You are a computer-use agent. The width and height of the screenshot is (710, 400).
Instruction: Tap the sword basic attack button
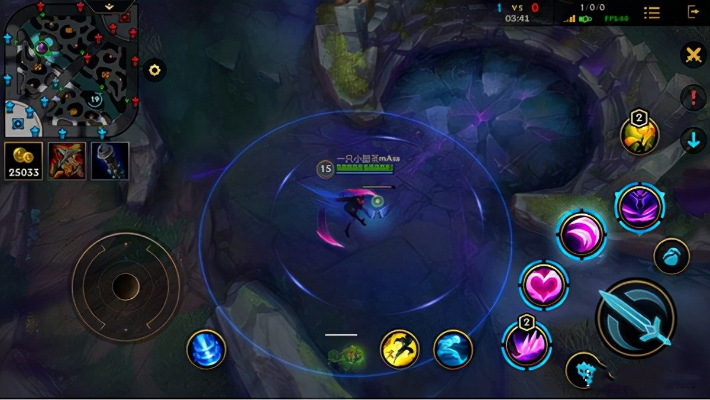pyautogui.click(x=636, y=318)
